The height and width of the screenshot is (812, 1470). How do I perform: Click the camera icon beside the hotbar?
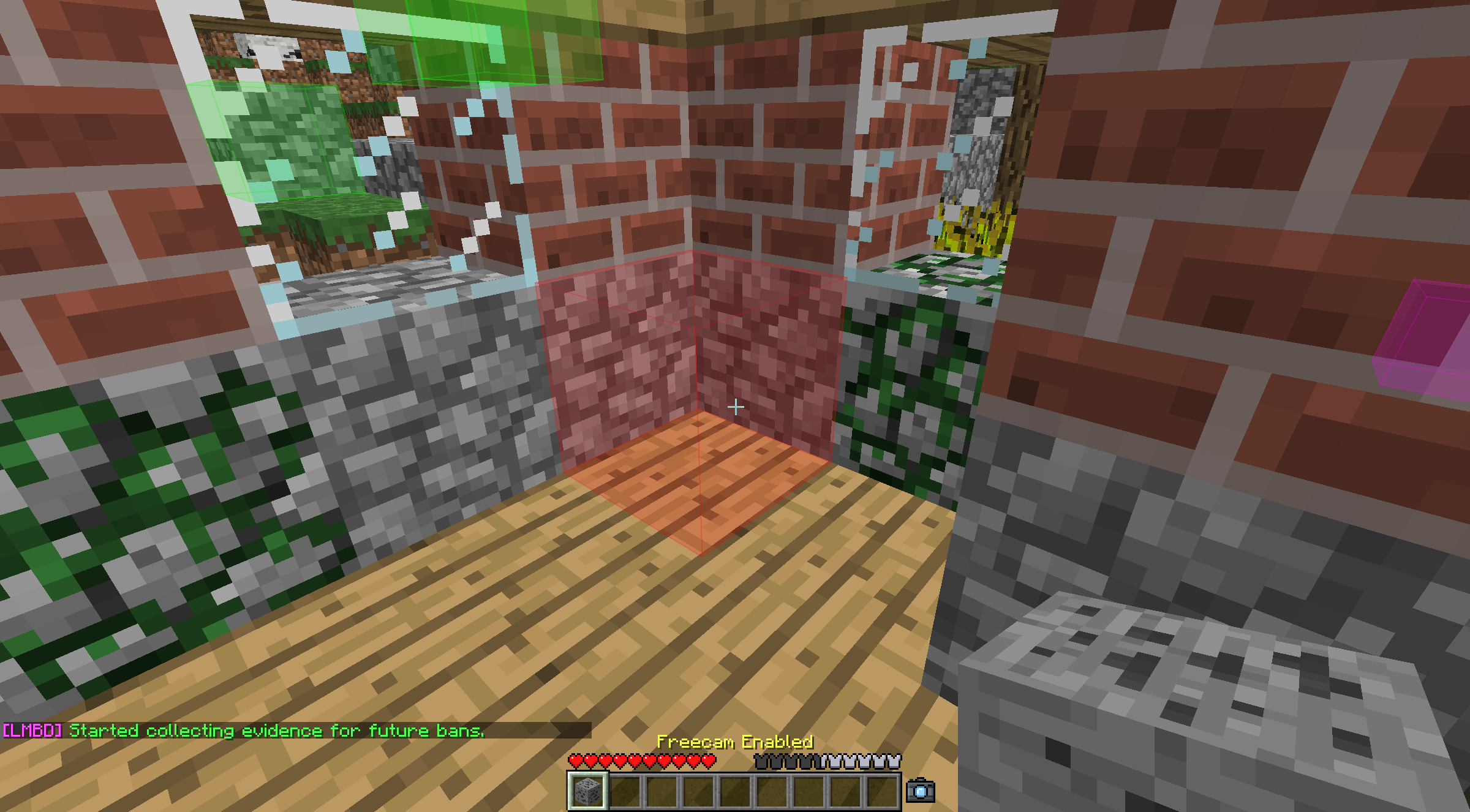pos(920,791)
